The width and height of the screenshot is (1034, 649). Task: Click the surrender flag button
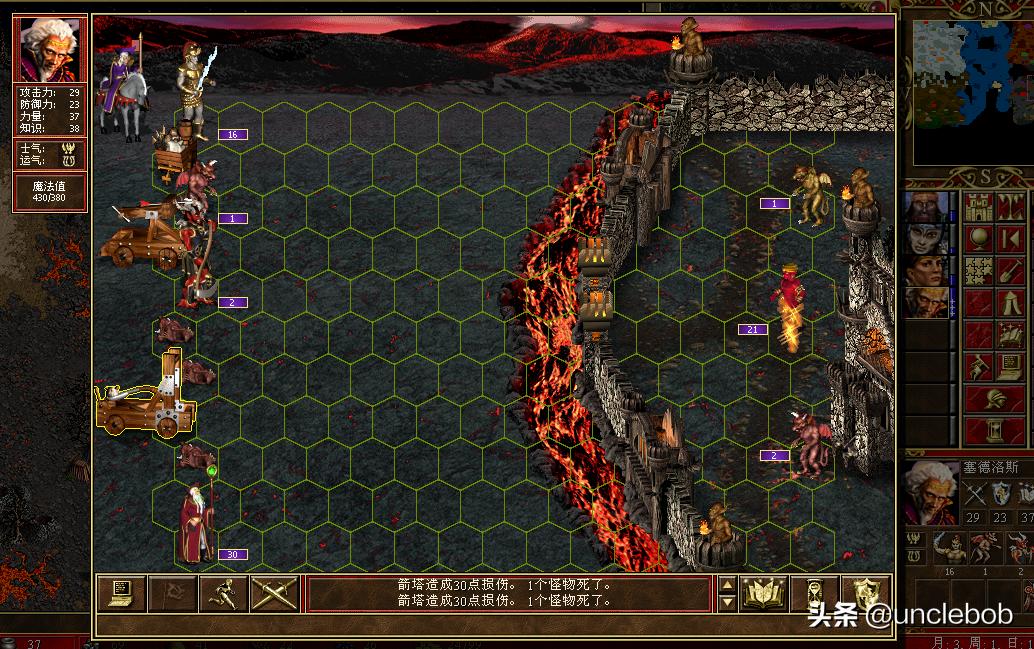tap(173, 594)
